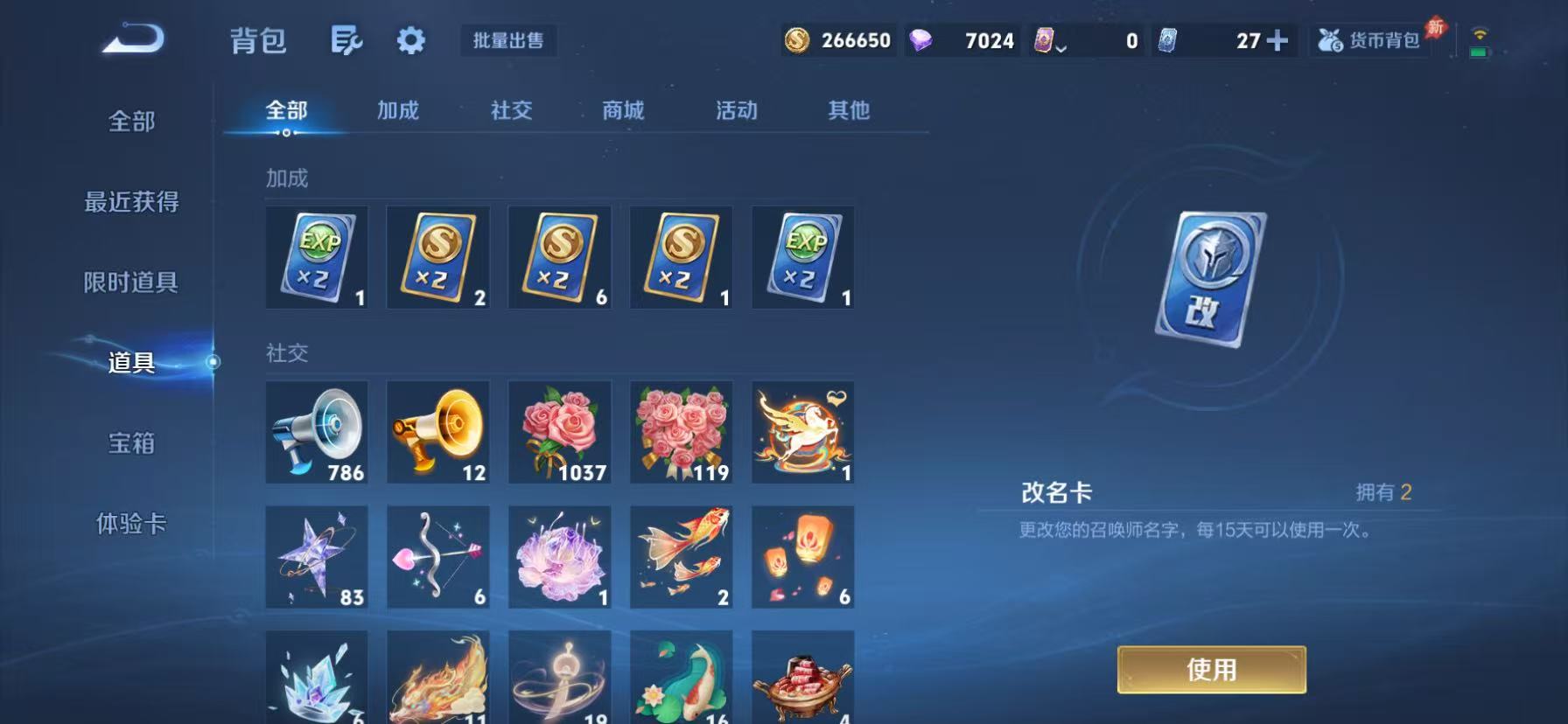Viewport: 1568px width, 724px height.
Task: Open the 最近获得 sidebar category
Action: [131, 202]
